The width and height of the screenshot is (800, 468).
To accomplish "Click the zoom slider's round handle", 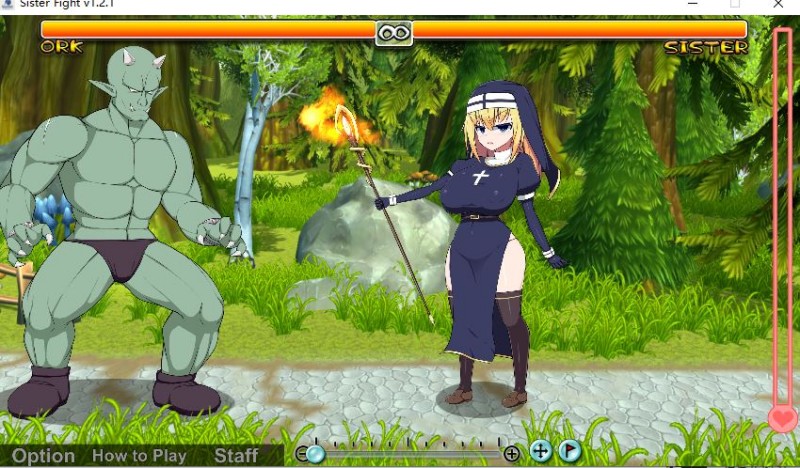I will pos(316,454).
